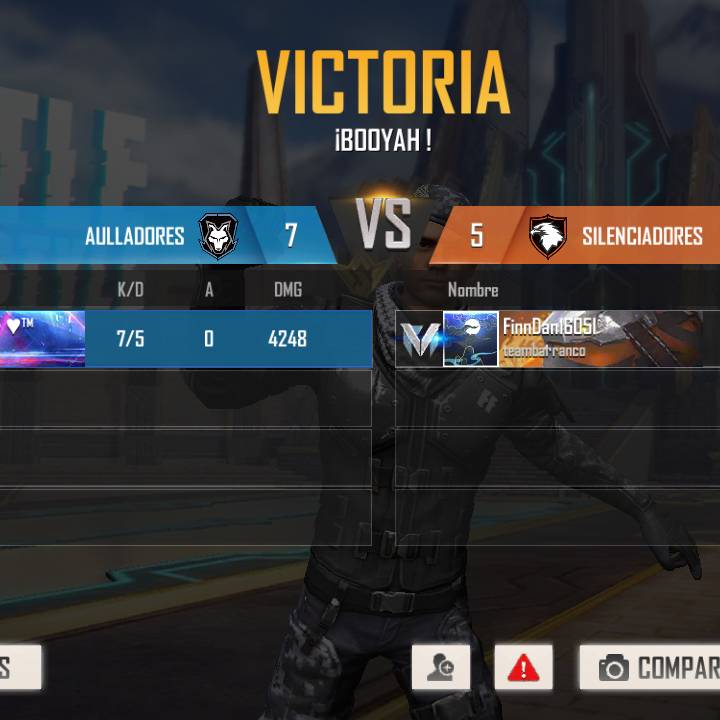720x720 pixels.
Task: Add friend using the profile-plus button
Action: pyautogui.click(x=440, y=667)
